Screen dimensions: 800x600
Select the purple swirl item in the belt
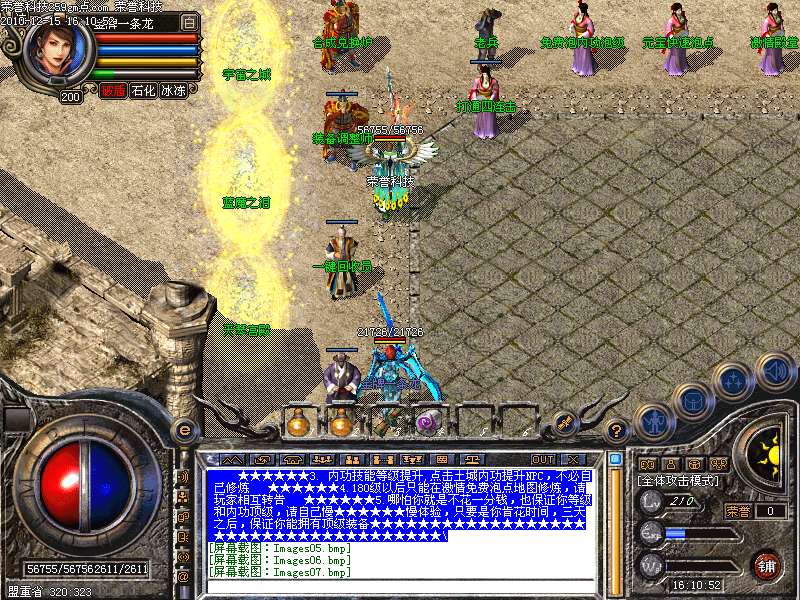pyautogui.click(x=429, y=423)
